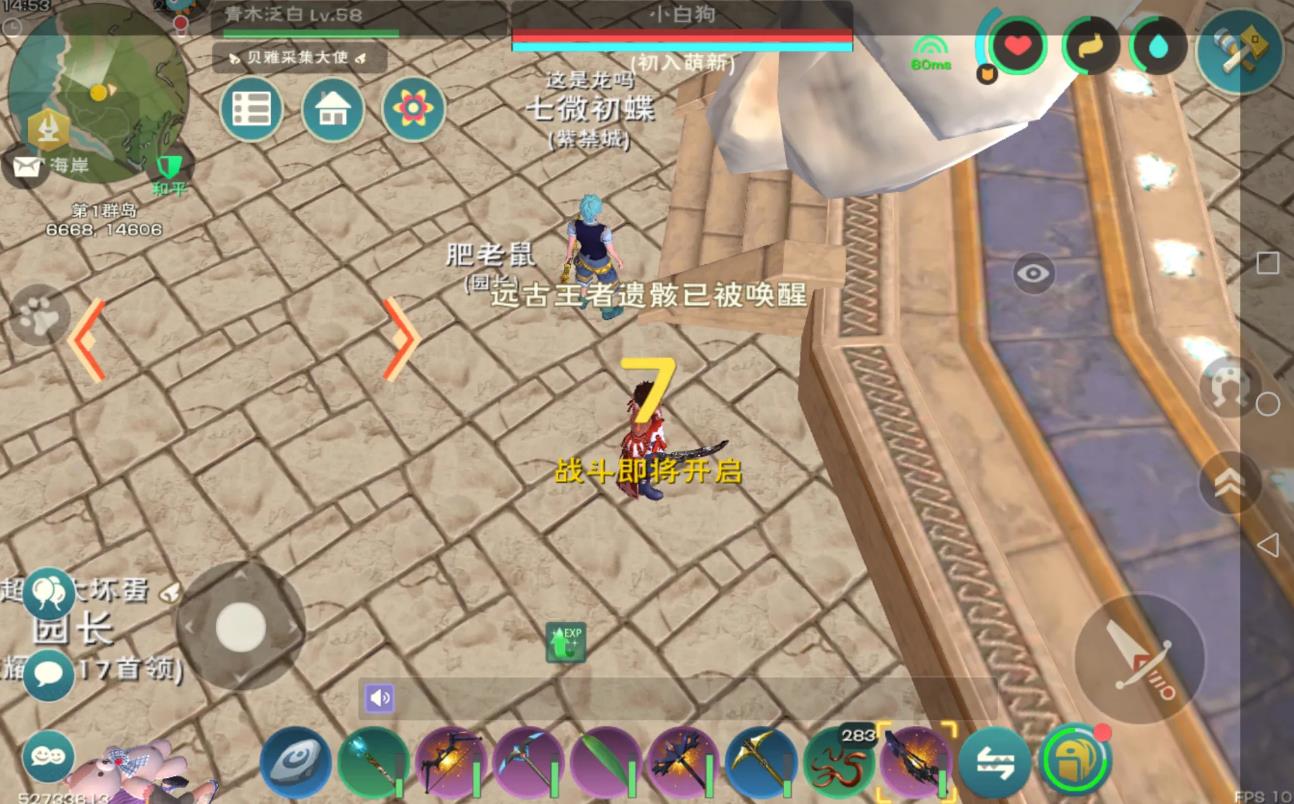1294x804 pixels.
Task: Toggle the green peace-mode shield
Action: point(169,166)
